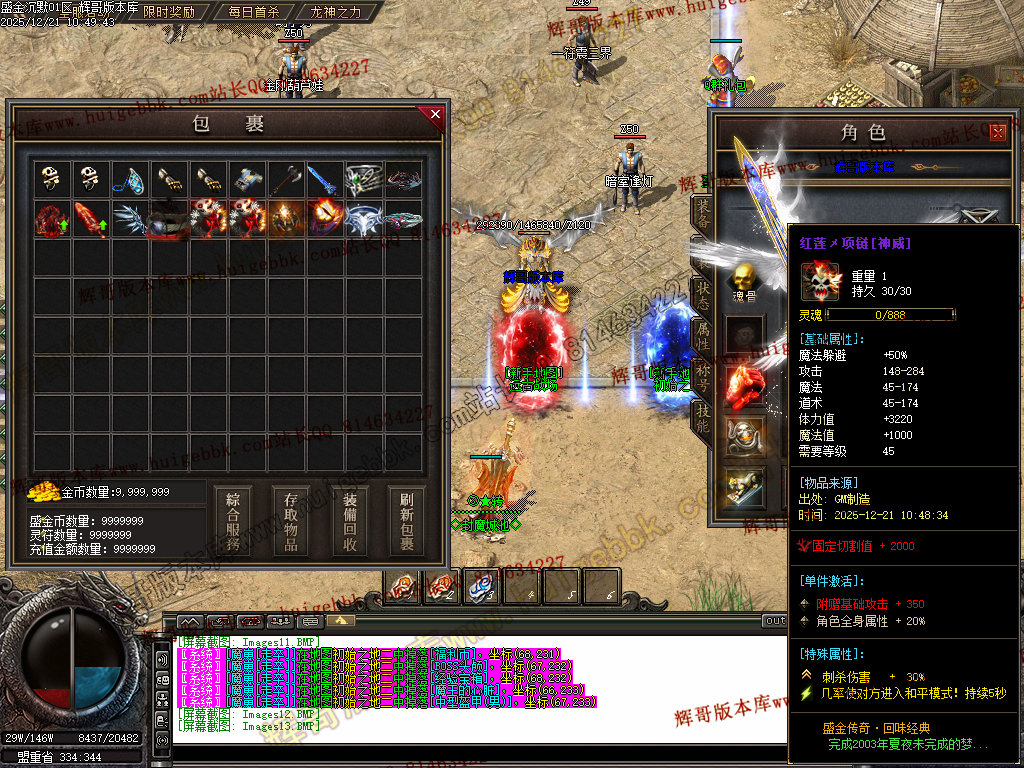Refresh the bag with 刷新包裹
Image resolution: width=1024 pixels, height=768 pixels.
tap(407, 520)
